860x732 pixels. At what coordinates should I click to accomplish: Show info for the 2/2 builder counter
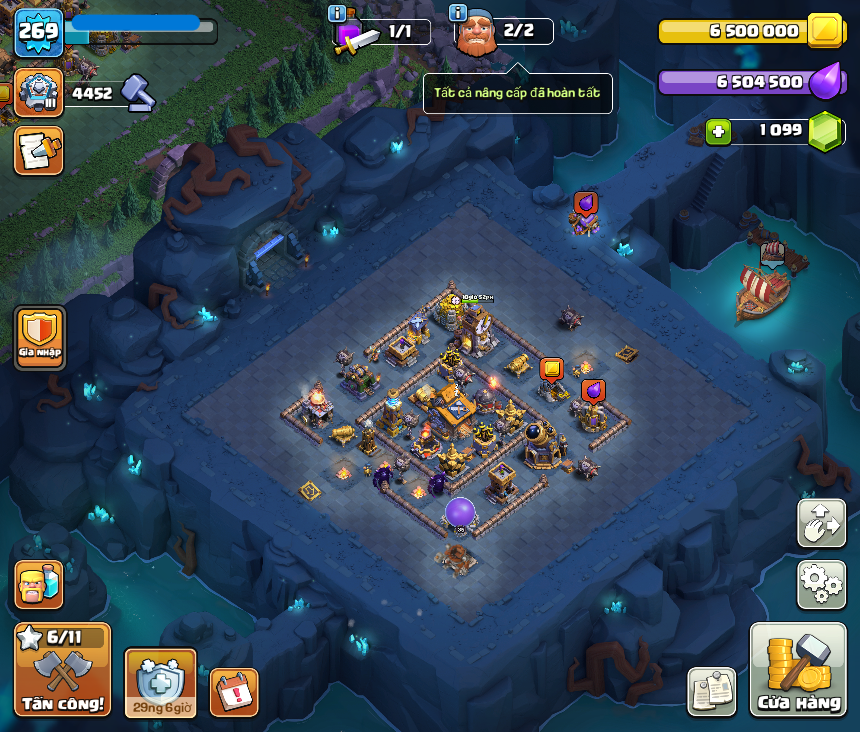tap(458, 13)
